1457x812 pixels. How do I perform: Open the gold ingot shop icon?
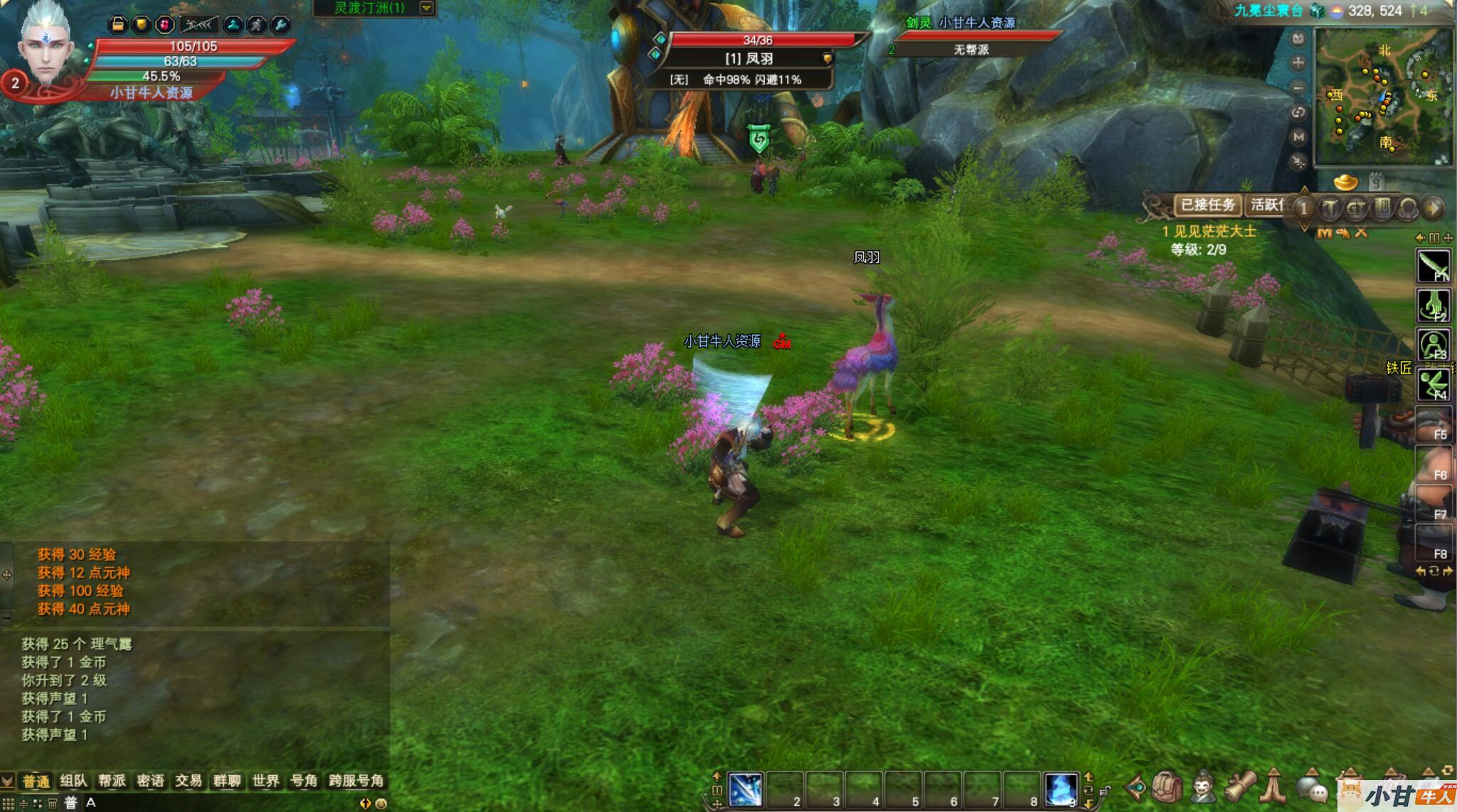point(1345,183)
